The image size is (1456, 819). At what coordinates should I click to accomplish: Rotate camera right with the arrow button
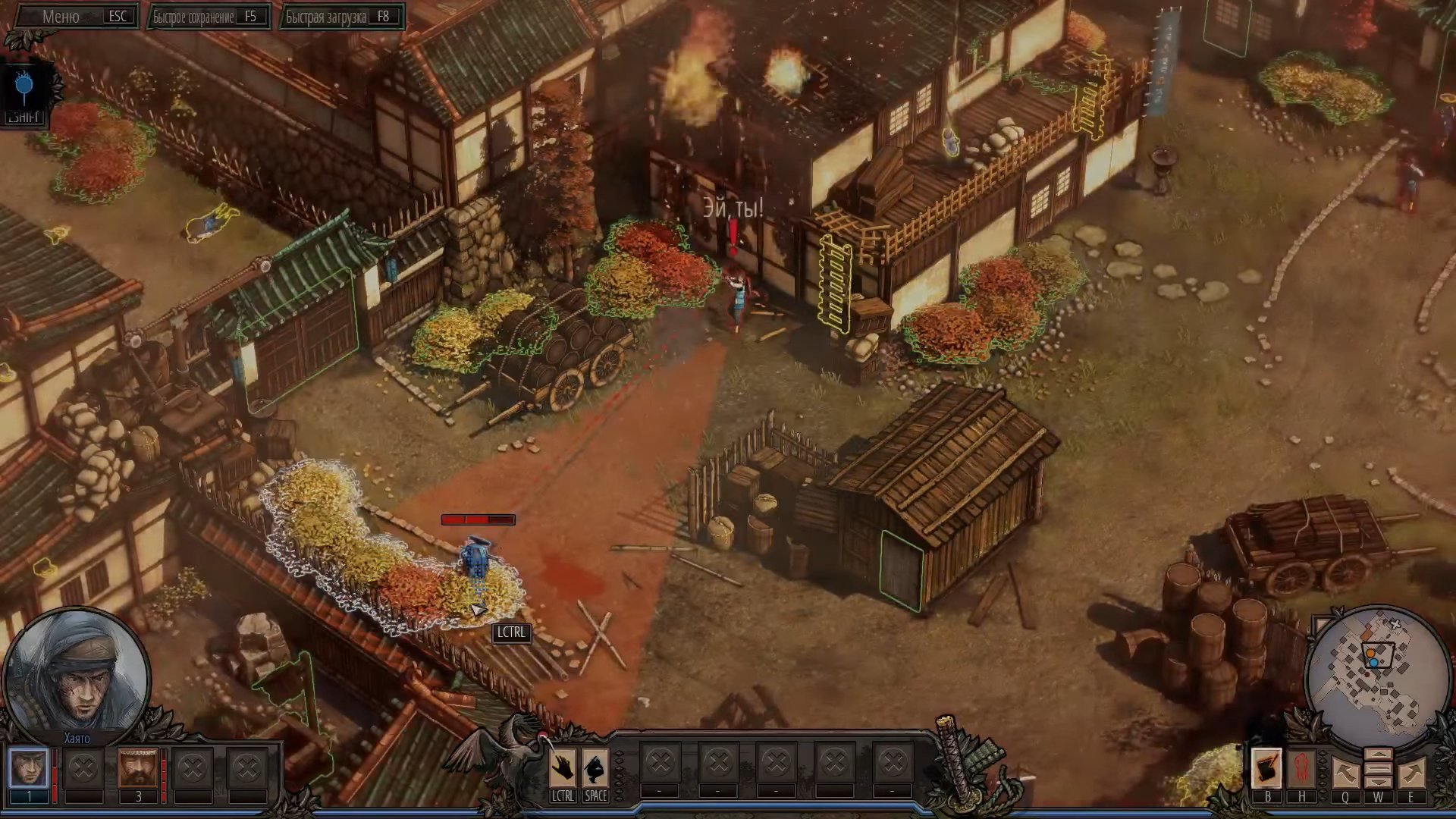tap(1410, 773)
